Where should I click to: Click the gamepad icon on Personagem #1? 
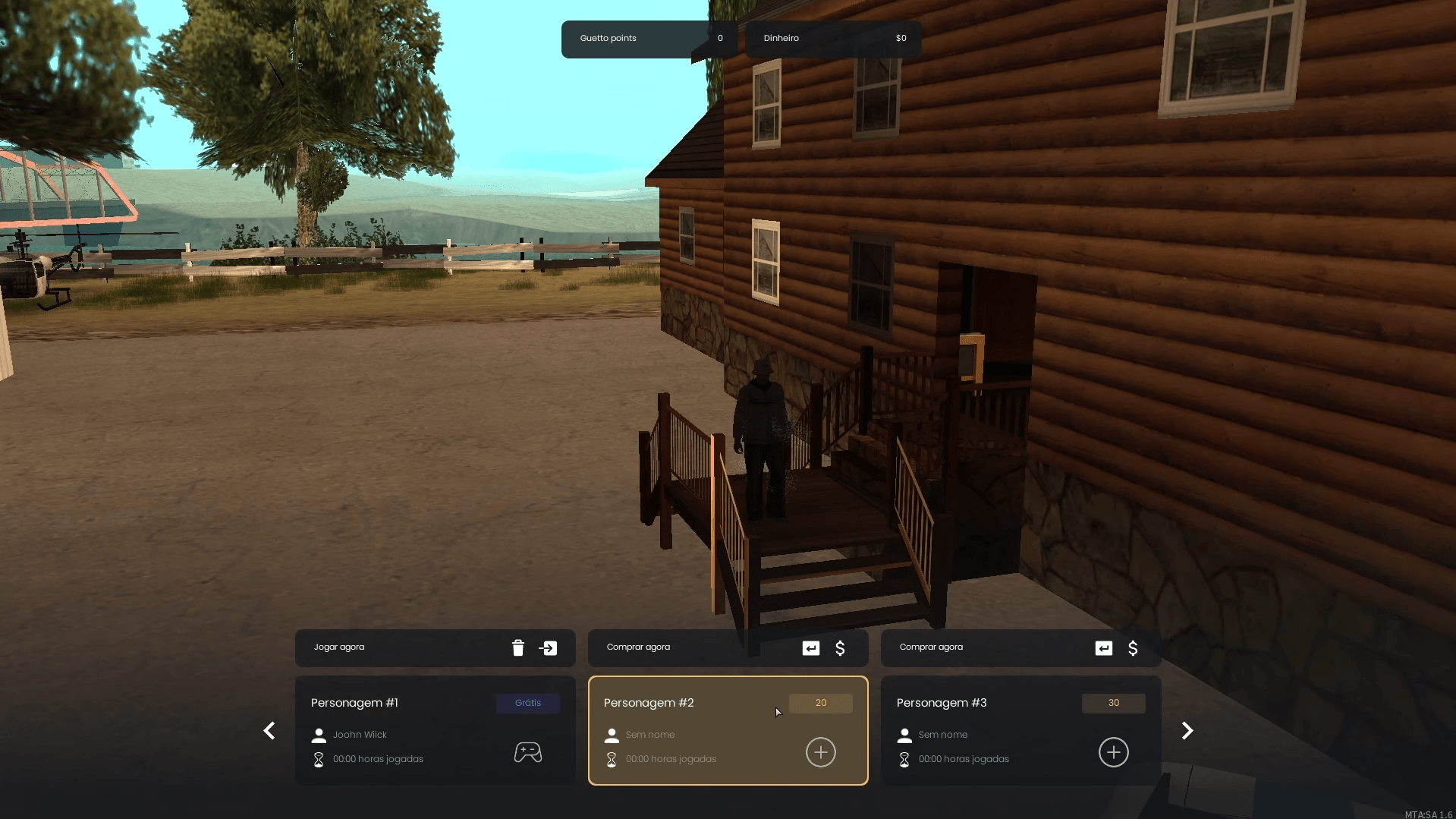(528, 752)
